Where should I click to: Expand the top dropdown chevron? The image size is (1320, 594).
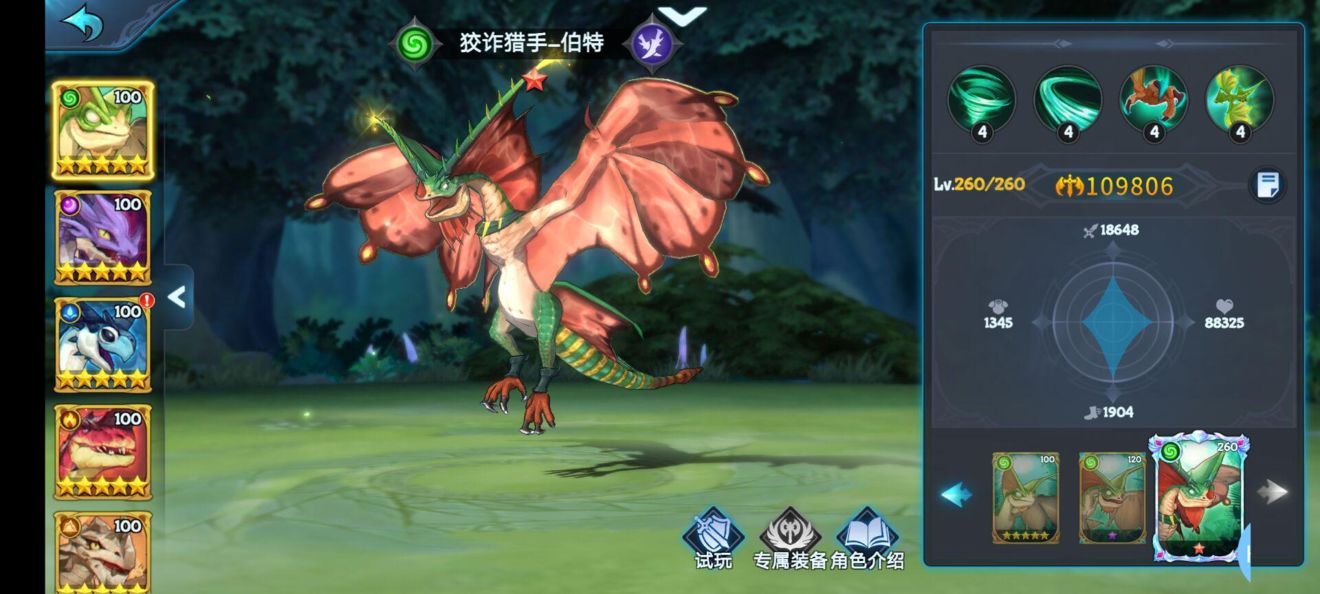[684, 16]
